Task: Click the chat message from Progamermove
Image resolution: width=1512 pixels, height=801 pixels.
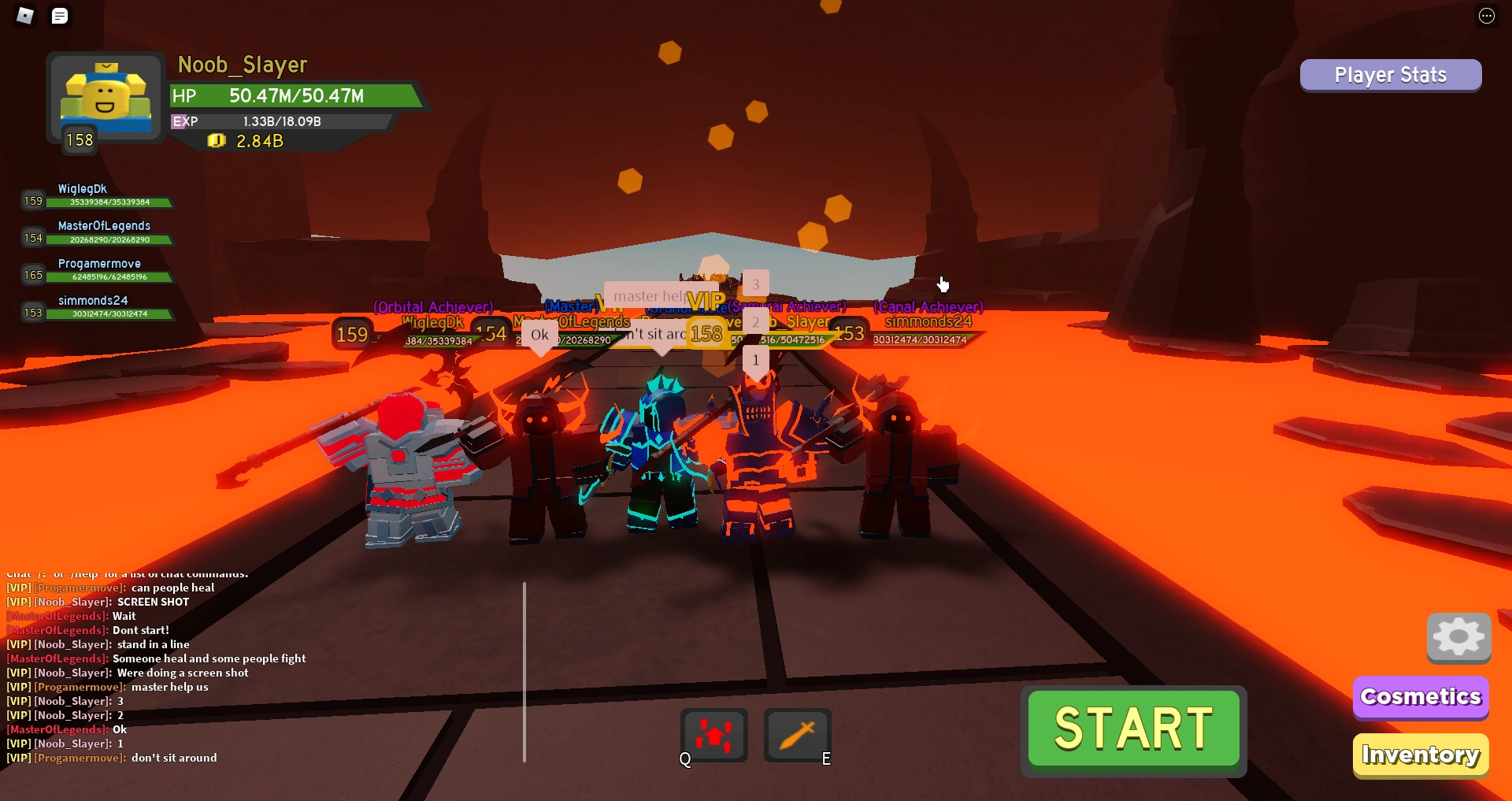Action: pyautogui.click(x=110, y=587)
